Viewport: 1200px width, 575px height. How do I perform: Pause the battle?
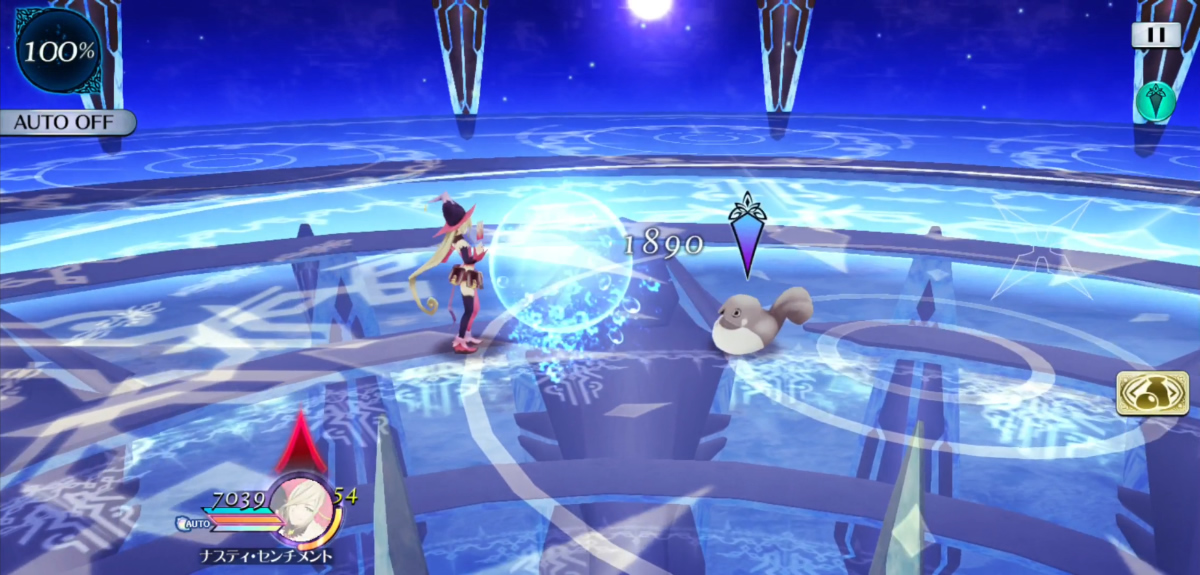1155,35
